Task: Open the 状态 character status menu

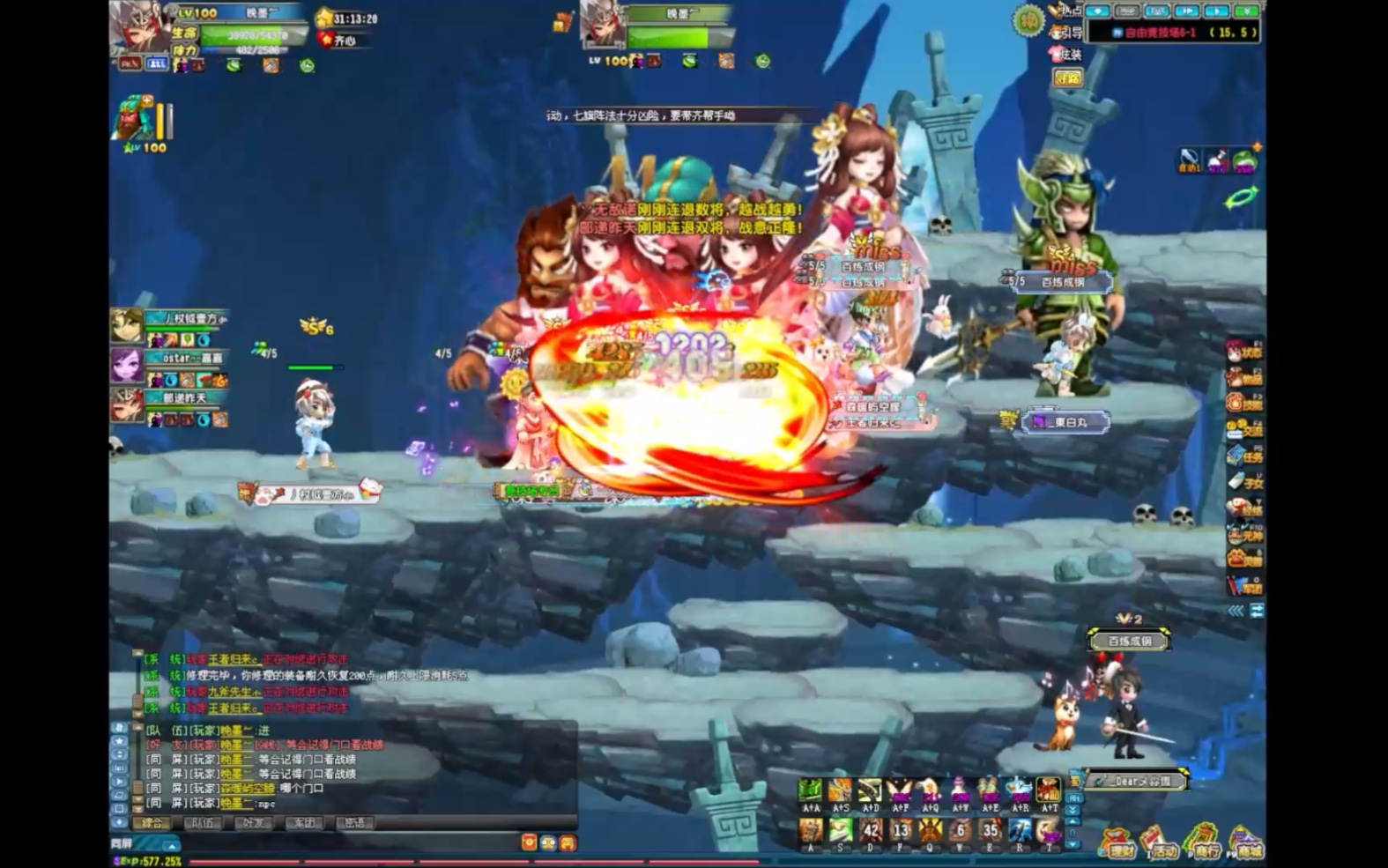Action: 1244,352
